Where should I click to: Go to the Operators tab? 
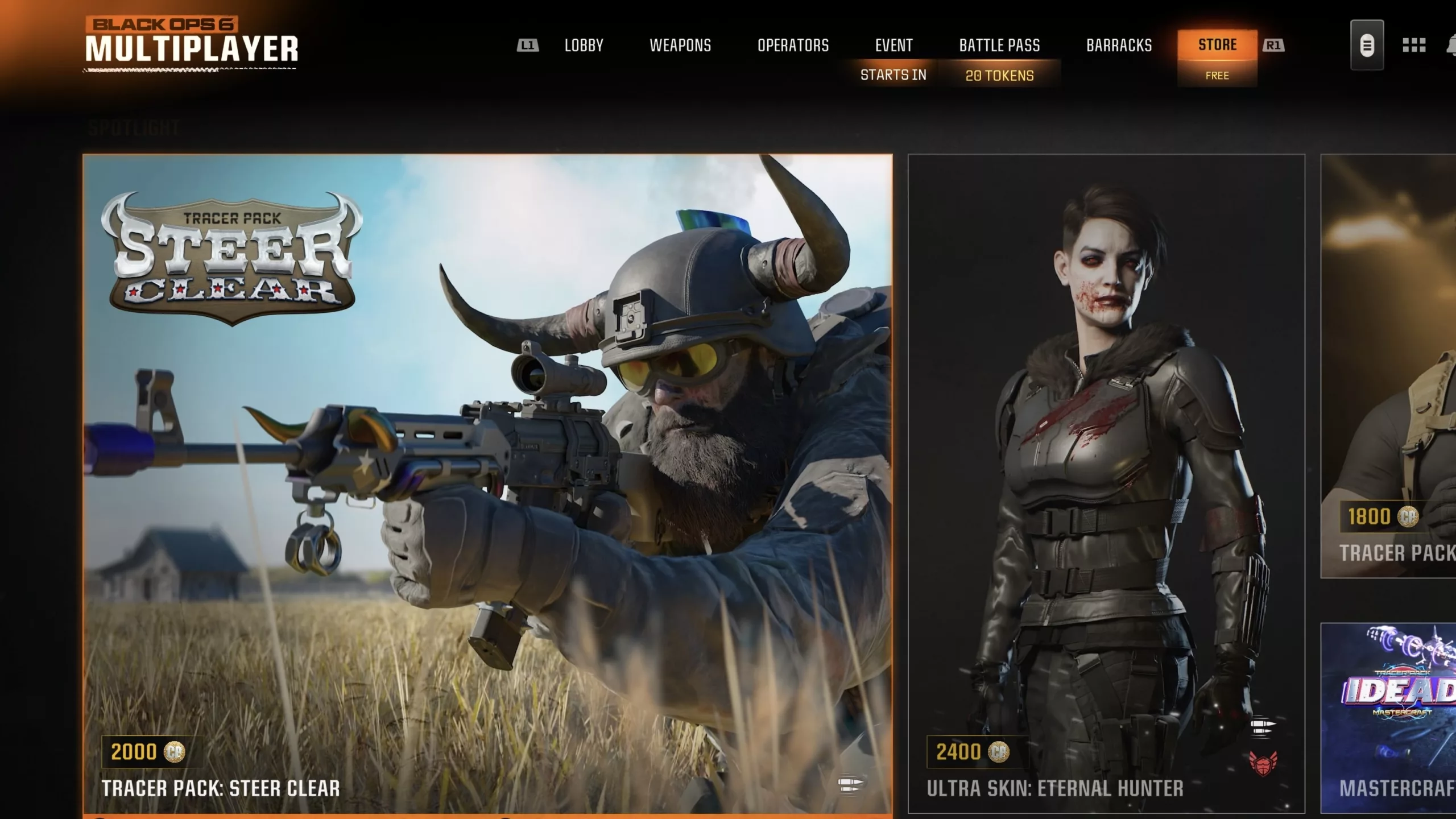tap(793, 45)
